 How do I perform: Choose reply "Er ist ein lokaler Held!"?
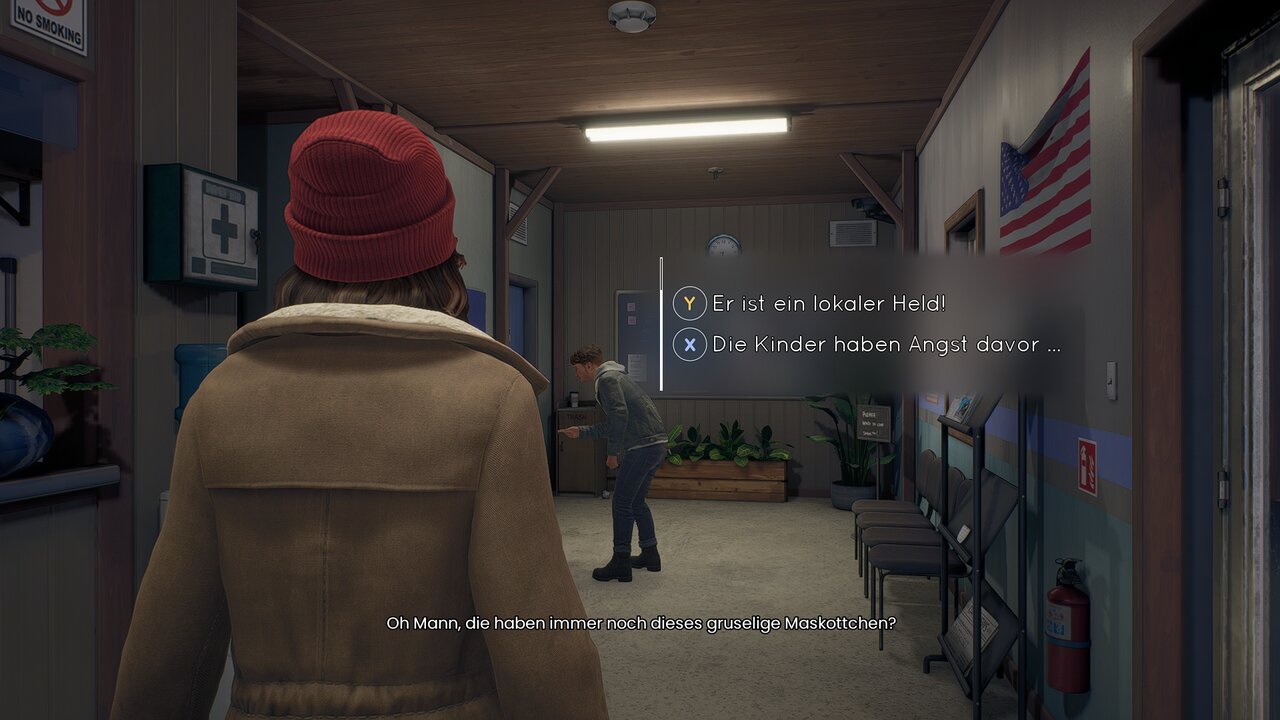click(828, 303)
